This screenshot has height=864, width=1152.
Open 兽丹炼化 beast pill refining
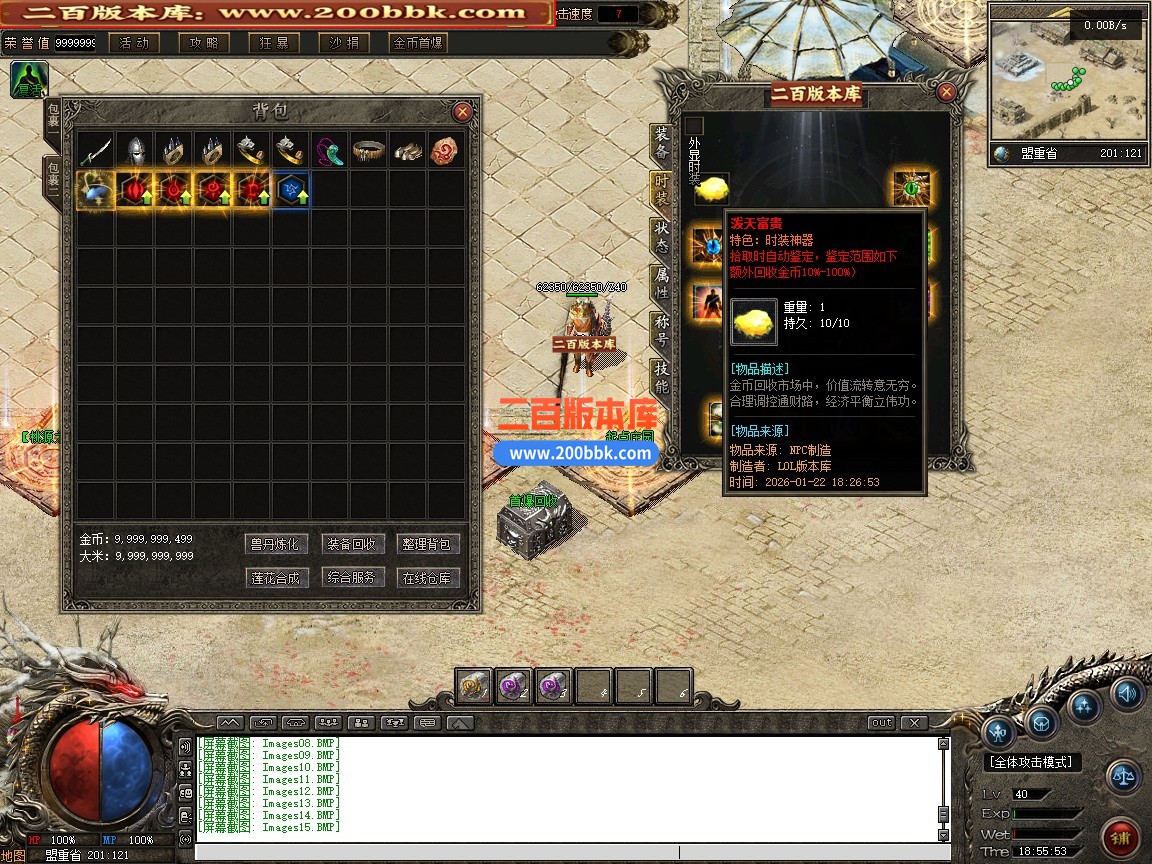coord(275,544)
